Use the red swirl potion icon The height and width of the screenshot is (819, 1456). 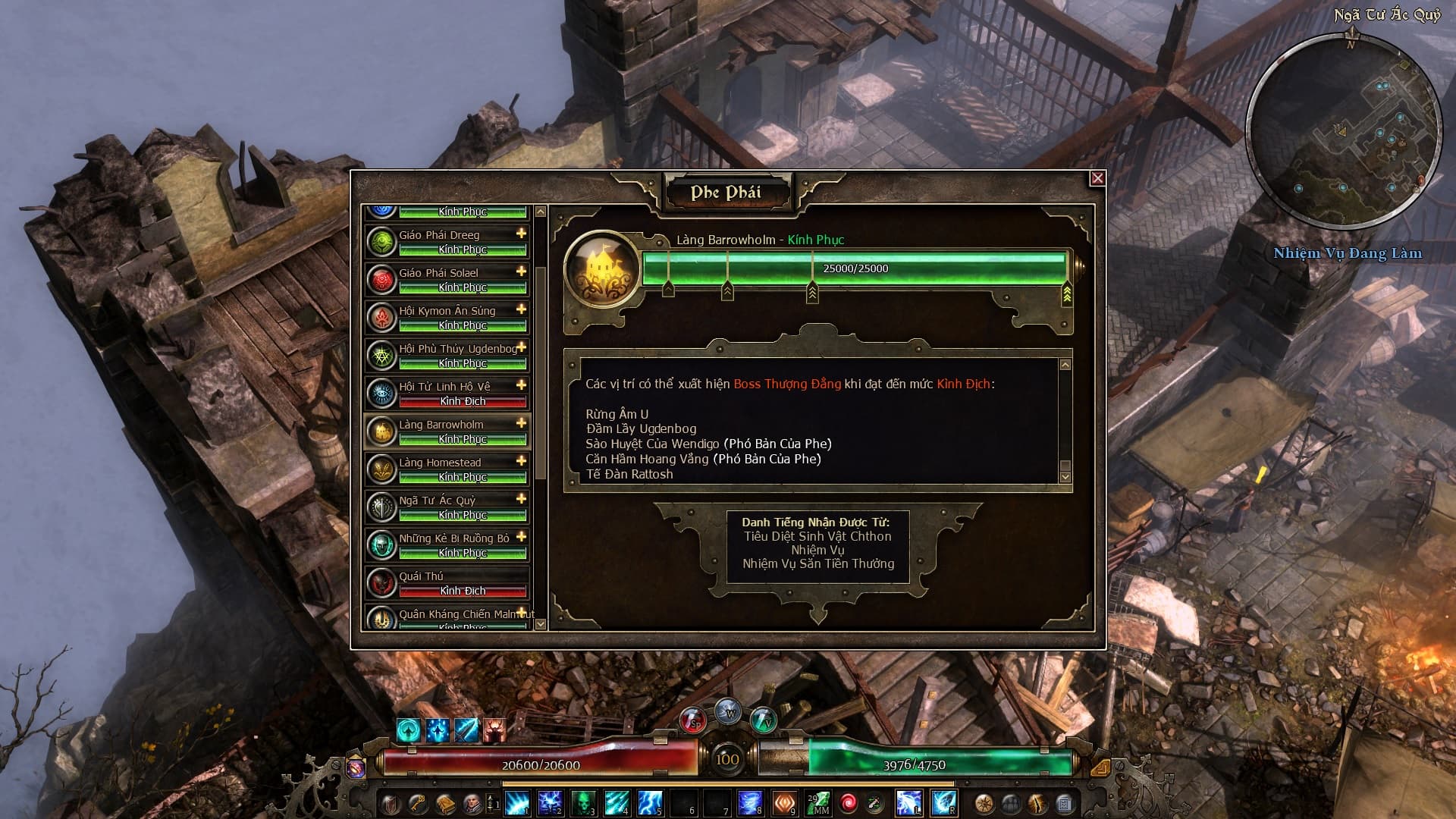pos(848,802)
